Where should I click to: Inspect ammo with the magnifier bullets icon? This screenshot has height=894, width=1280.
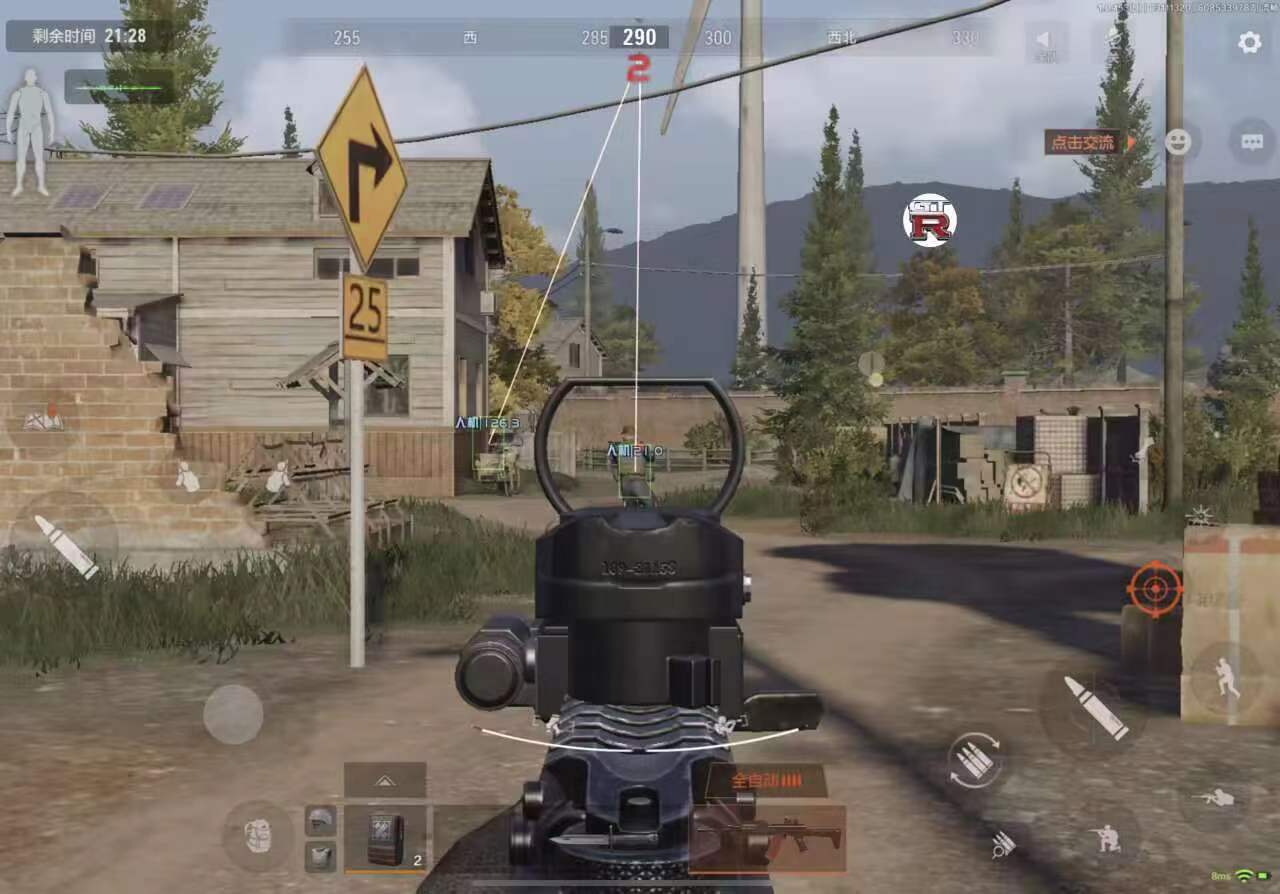[x=1003, y=845]
